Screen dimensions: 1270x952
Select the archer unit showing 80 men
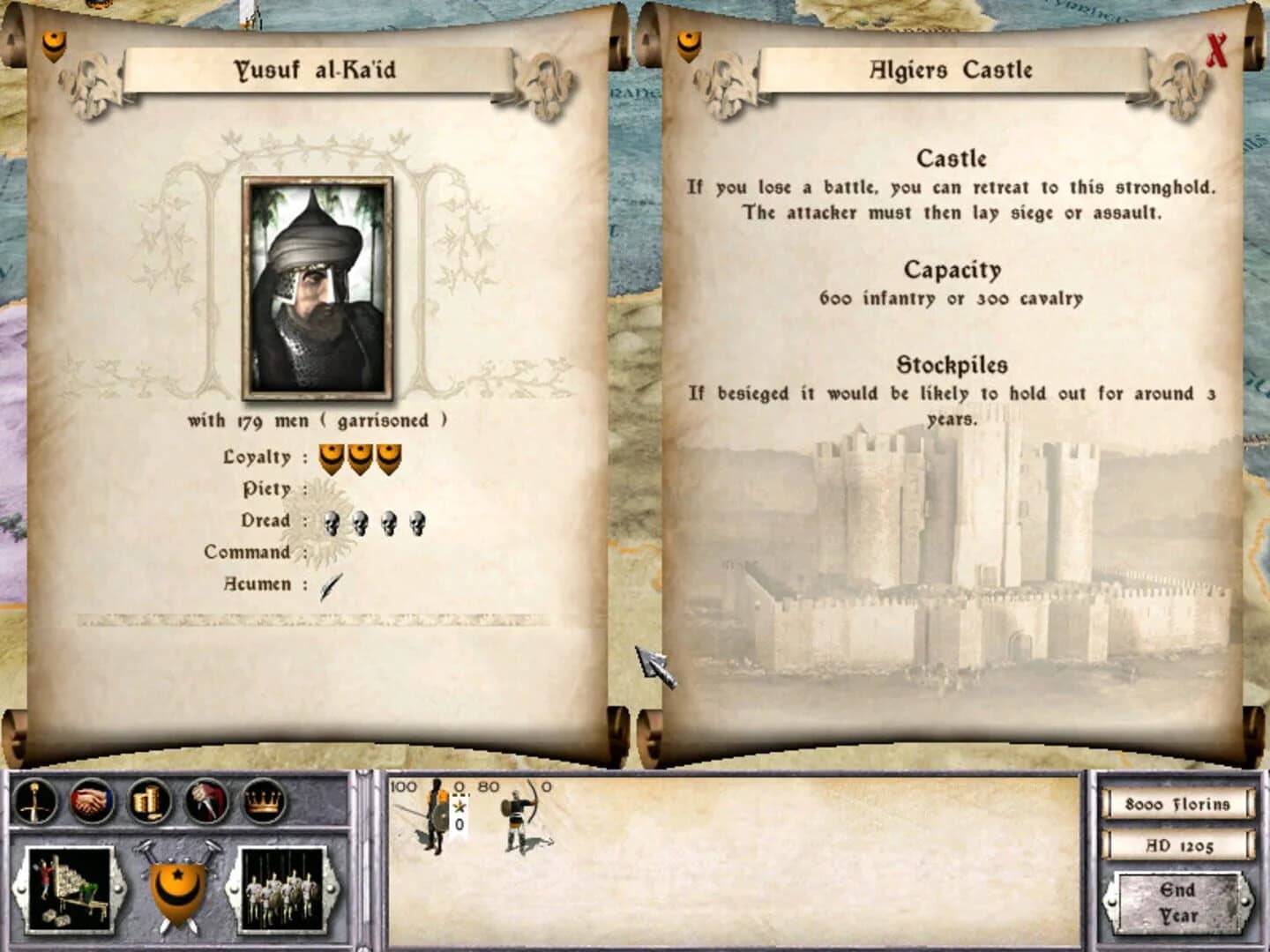point(517,820)
